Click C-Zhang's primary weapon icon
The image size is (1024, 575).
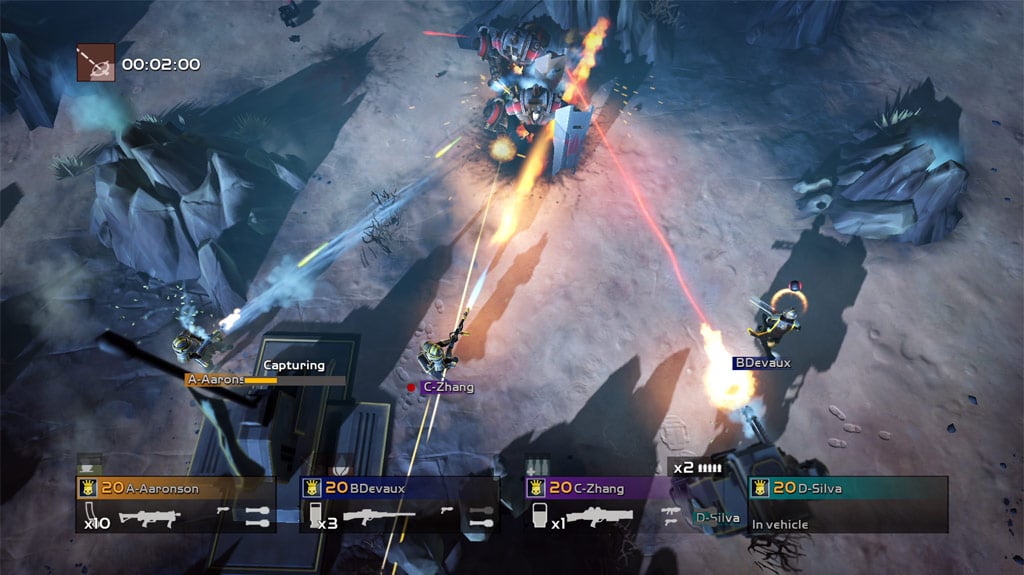(x=602, y=518)
